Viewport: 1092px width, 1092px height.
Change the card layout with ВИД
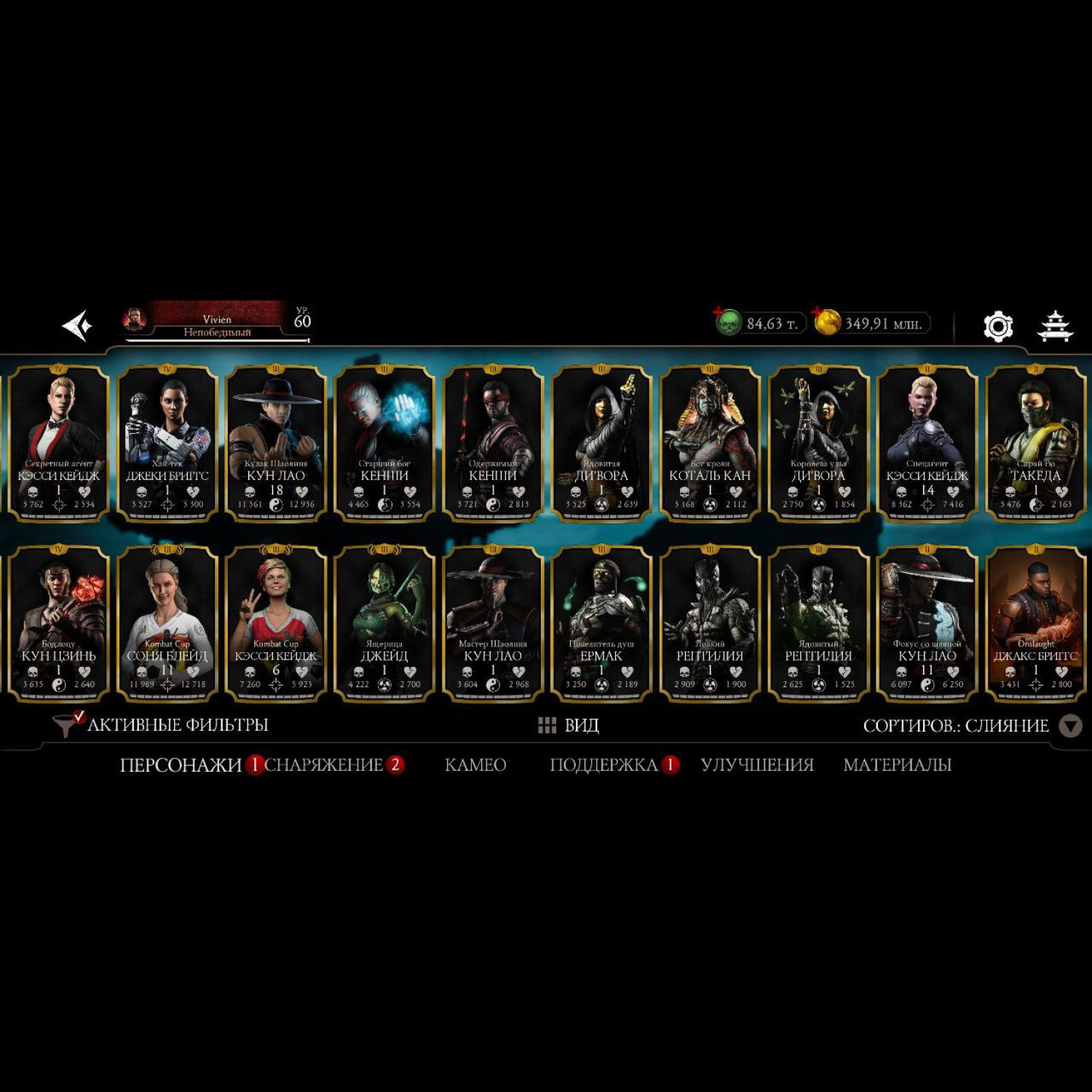click(x=569, y=725)
